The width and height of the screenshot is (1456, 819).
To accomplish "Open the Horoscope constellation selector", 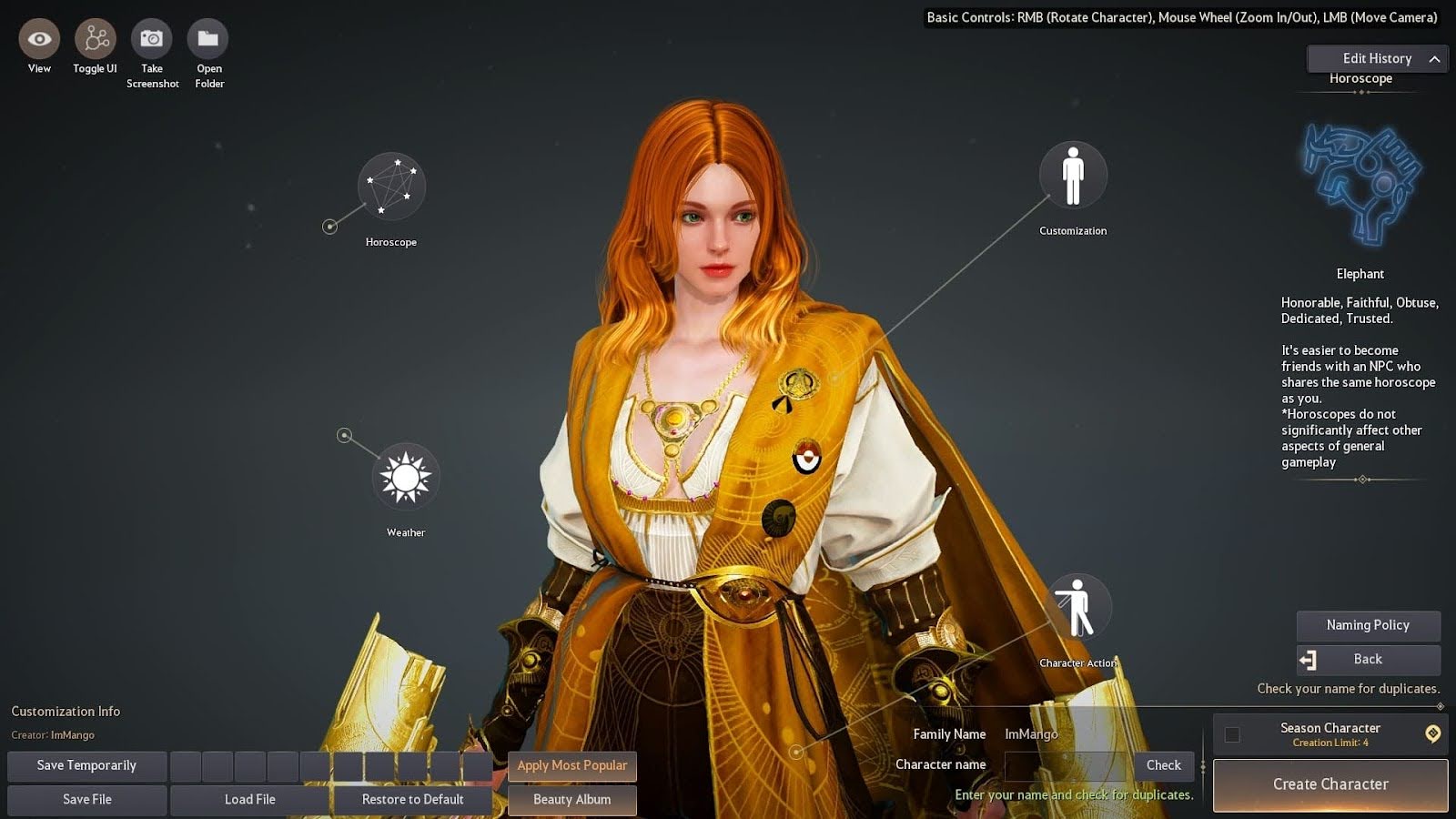I will 391,187.
